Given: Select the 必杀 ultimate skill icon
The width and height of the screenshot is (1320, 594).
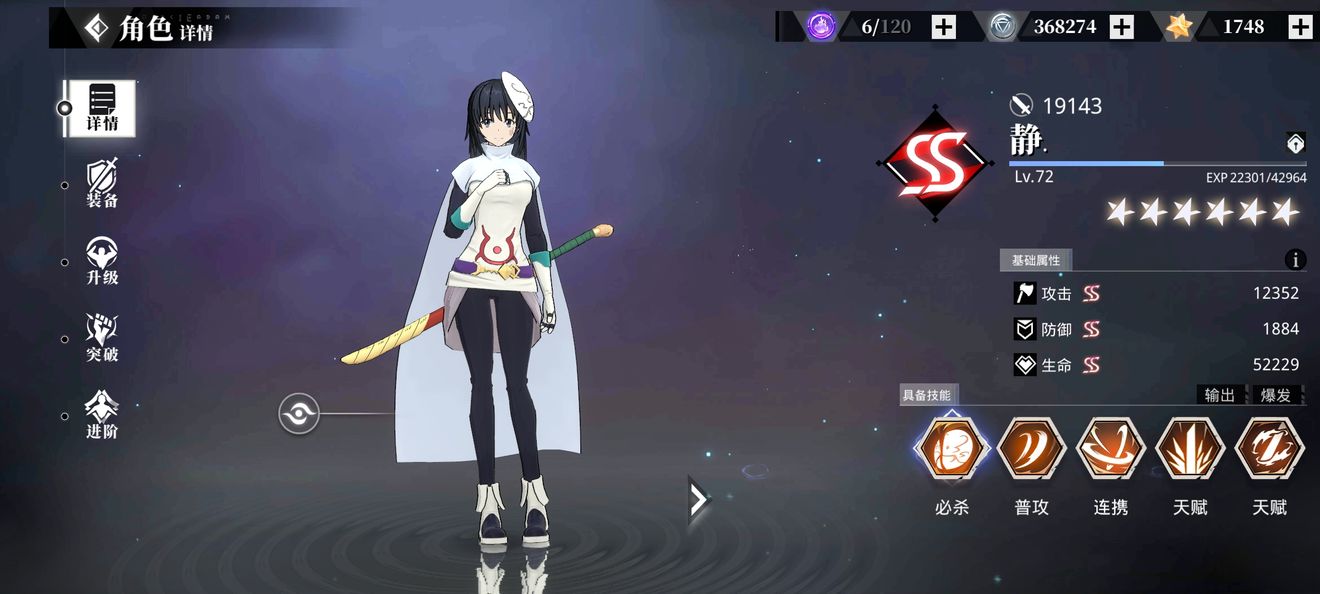Looking at the screenshot, I should tap(951, 451).
